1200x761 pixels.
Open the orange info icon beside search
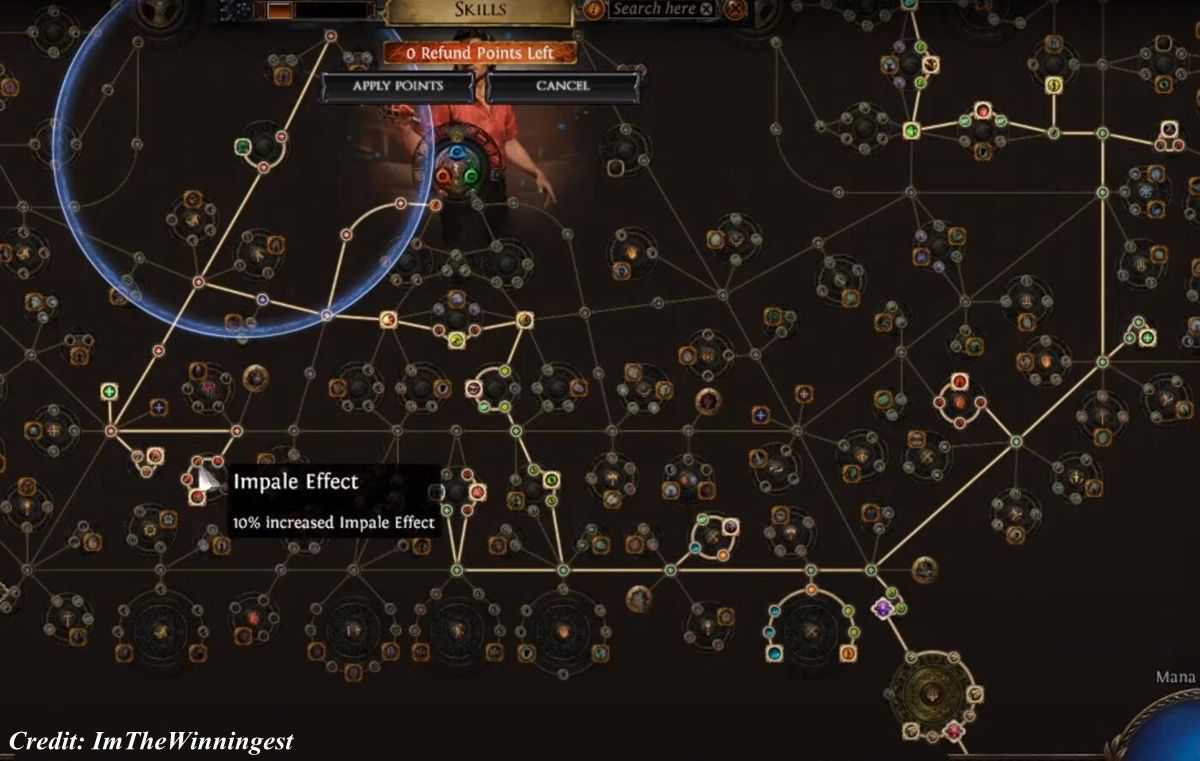coord(594,9)
